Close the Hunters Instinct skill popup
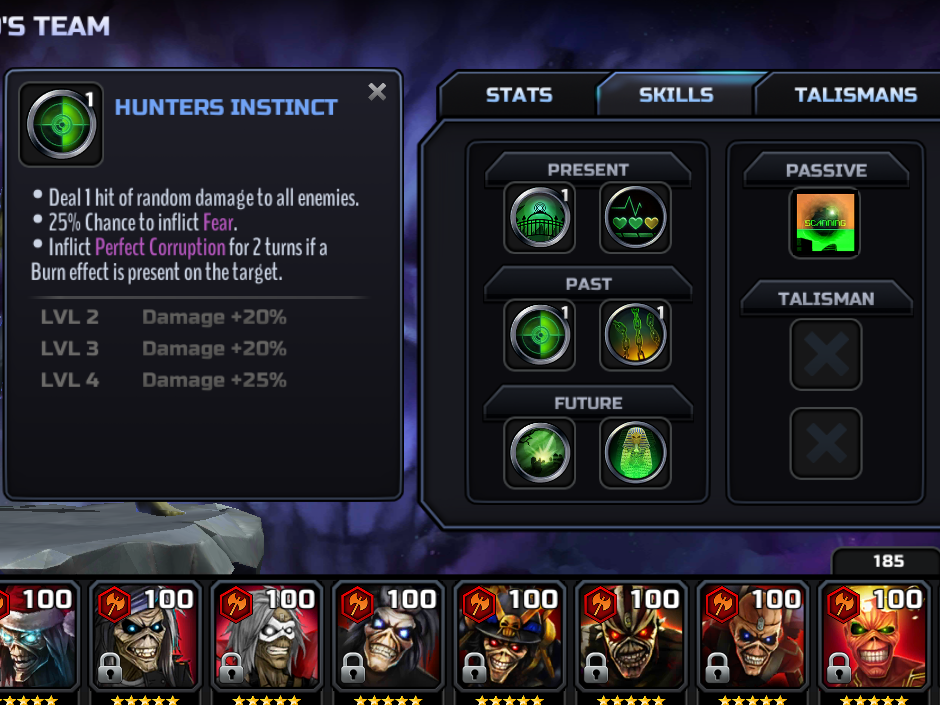The width and height of the screenshot is (940, 705). (x=377, y=92)
